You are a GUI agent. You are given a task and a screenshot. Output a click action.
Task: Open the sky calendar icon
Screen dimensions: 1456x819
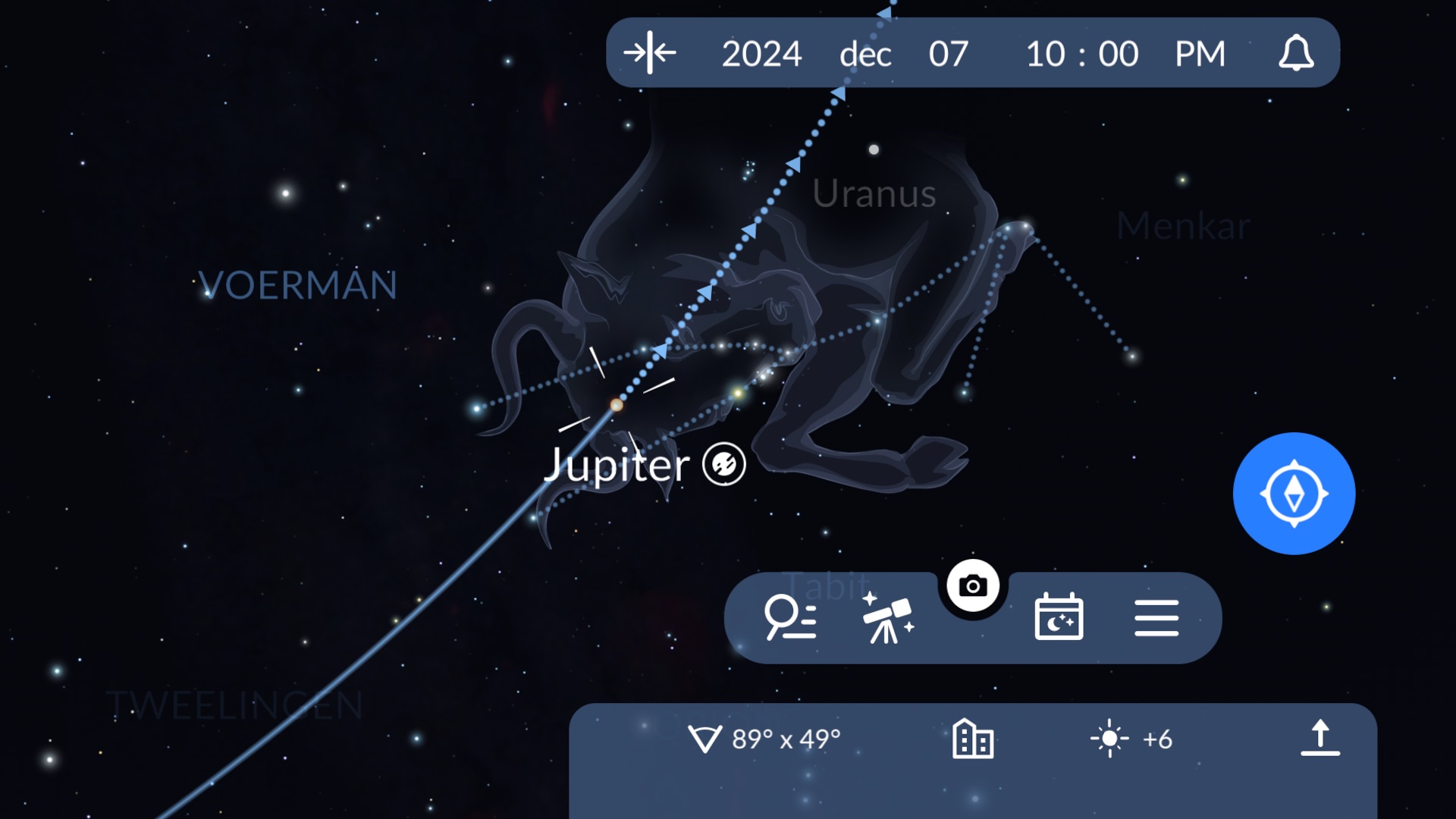pos(1059,617)
